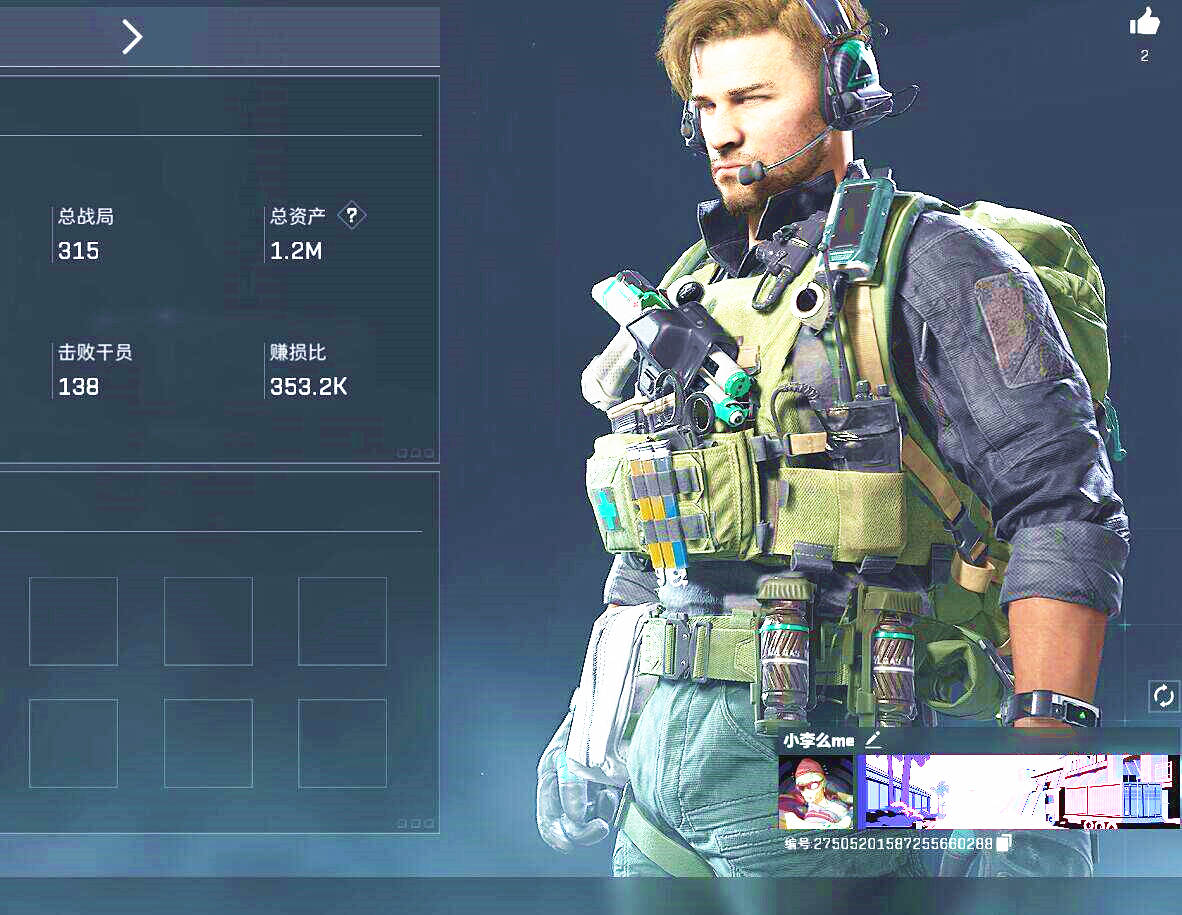Click the right arrow at the panel top

coord(132,37)
